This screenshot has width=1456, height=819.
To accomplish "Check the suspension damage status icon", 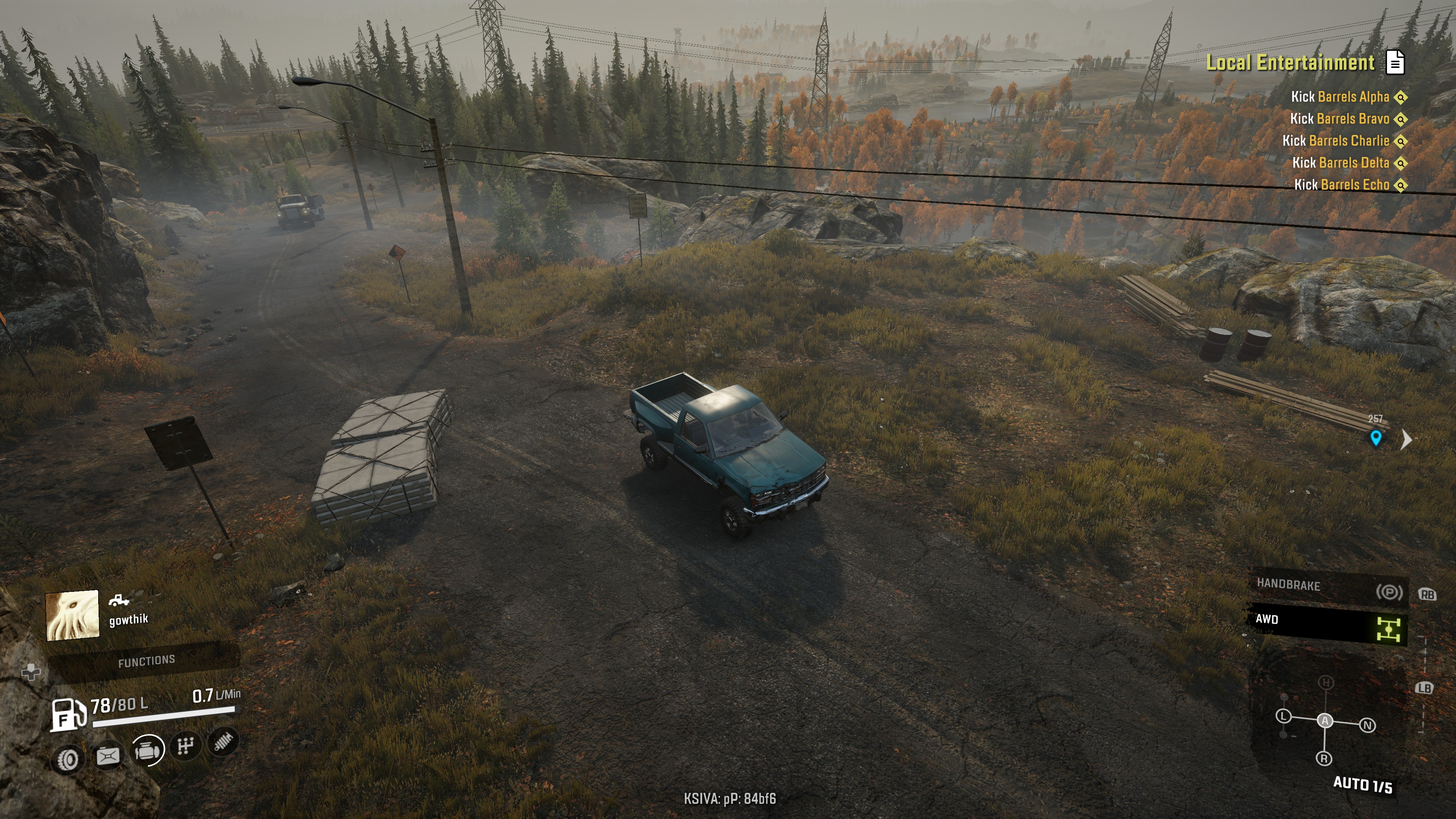I will (x=224, y=741).
